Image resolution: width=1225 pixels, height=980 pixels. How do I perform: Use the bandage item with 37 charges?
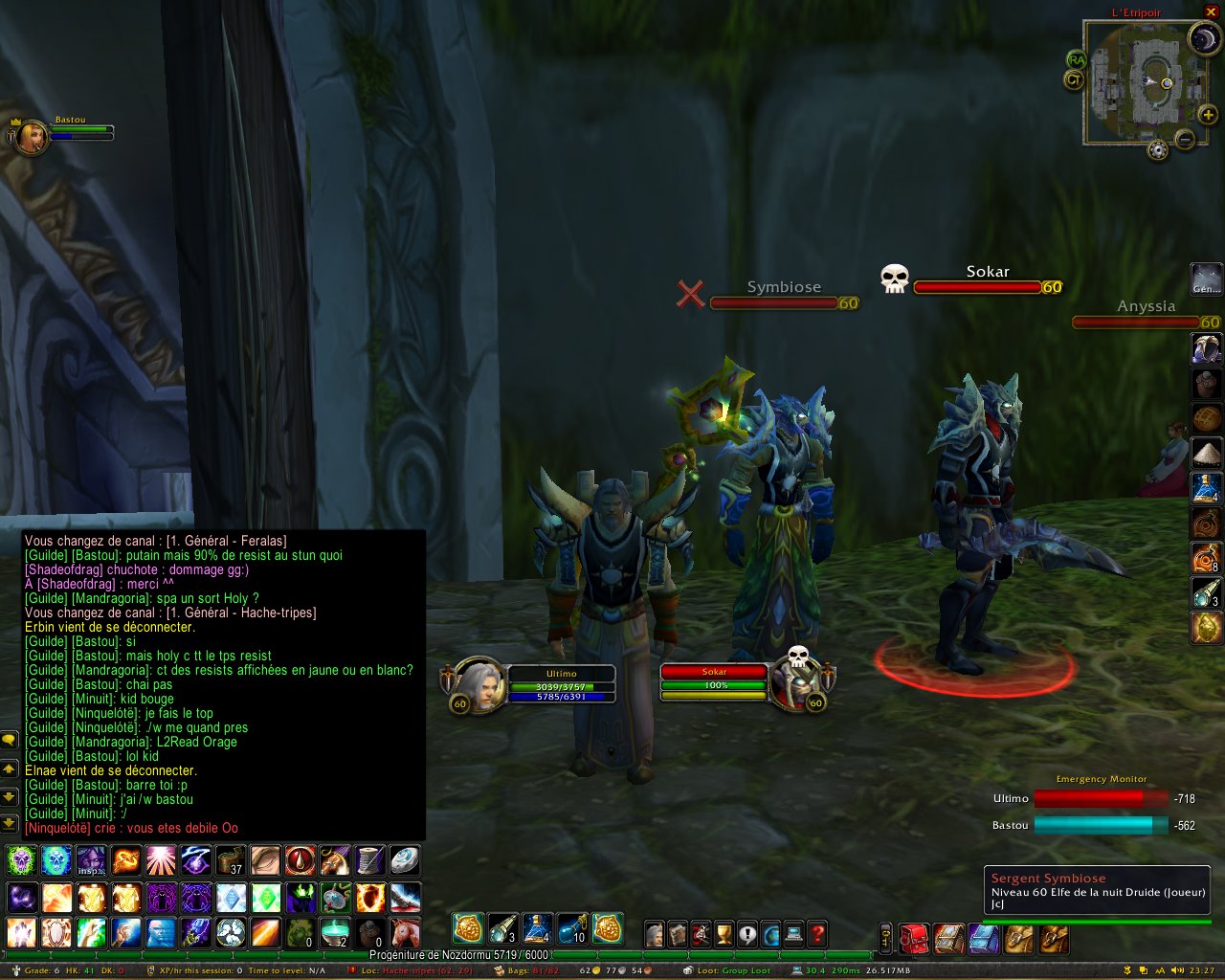pyautogui.click(x=230, y=860)
